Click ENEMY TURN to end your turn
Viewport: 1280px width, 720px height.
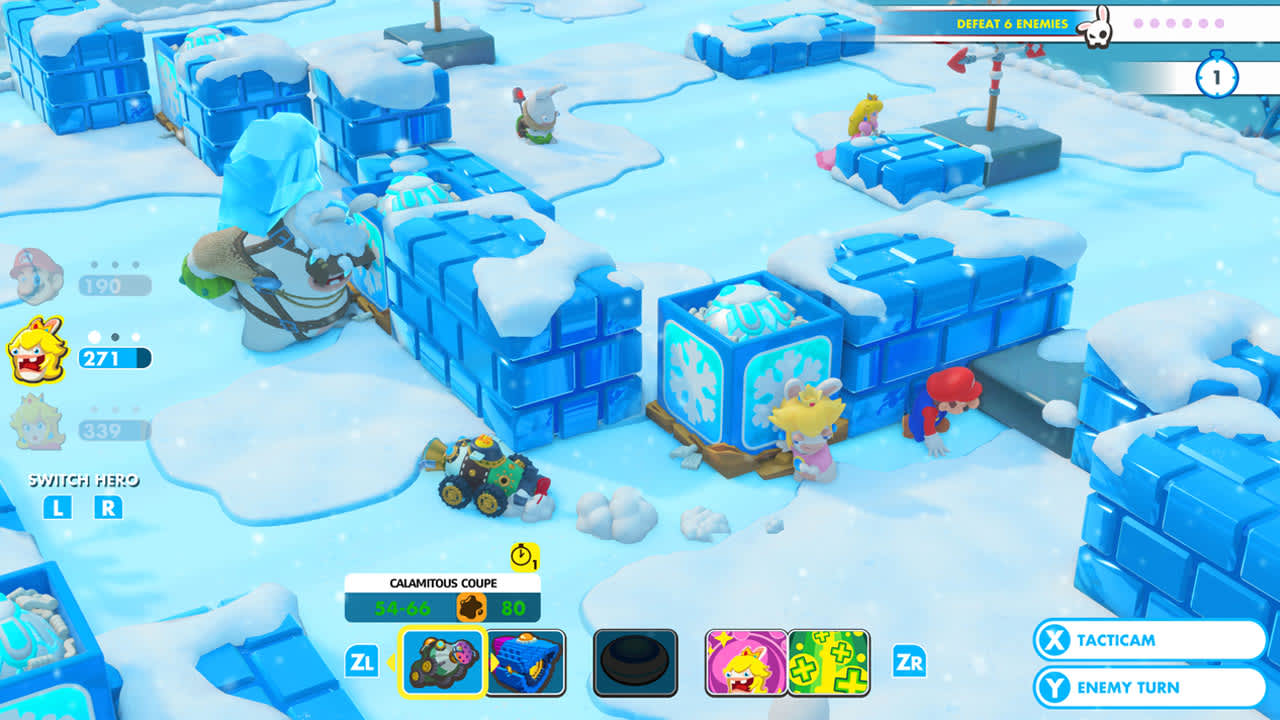[1152, 688]
